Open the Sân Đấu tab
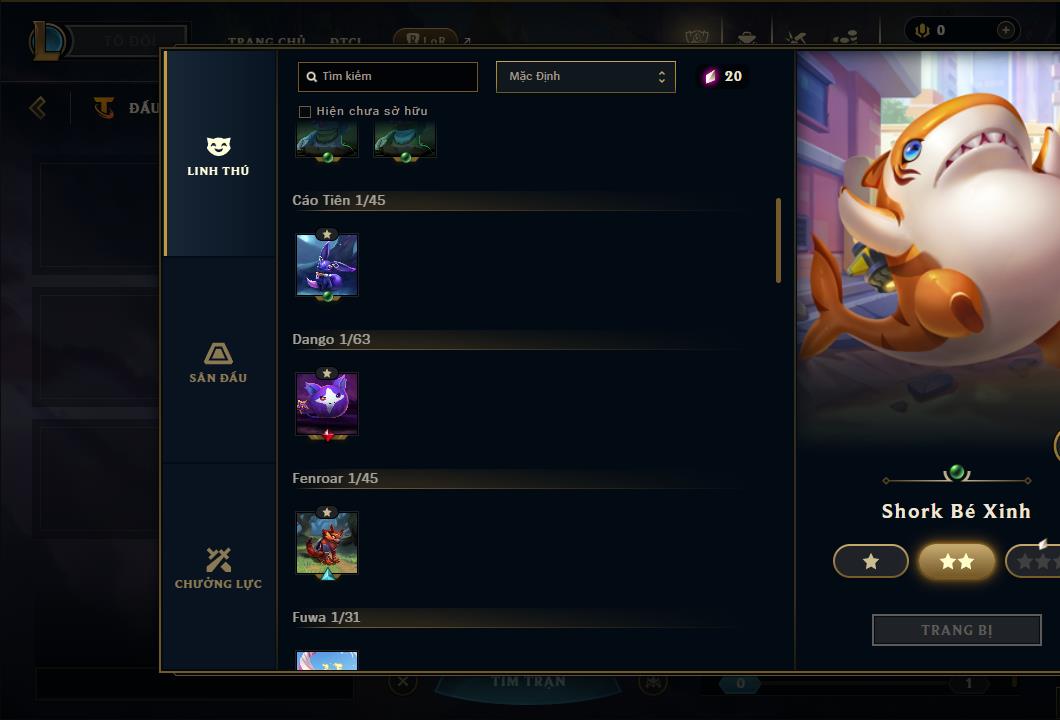The width and height of the screenshot is (1060, 720). click(218, 362)
